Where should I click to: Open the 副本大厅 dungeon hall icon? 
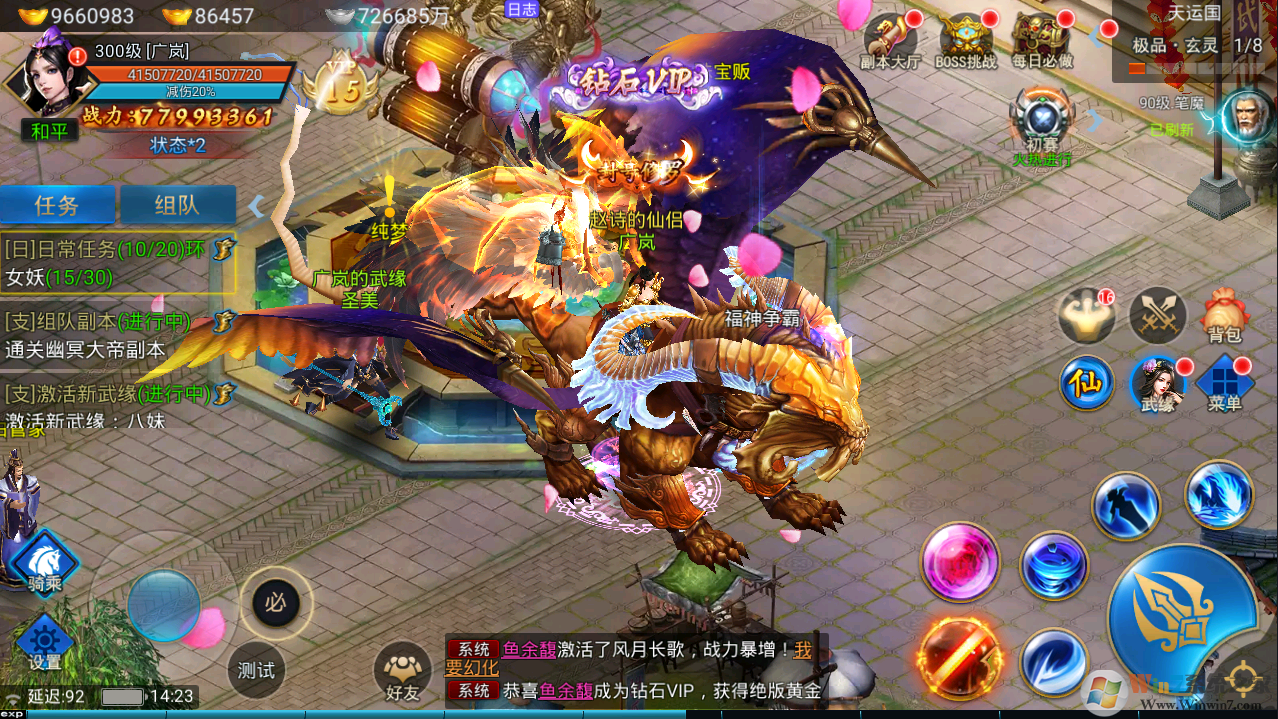(x=889, y=40)
